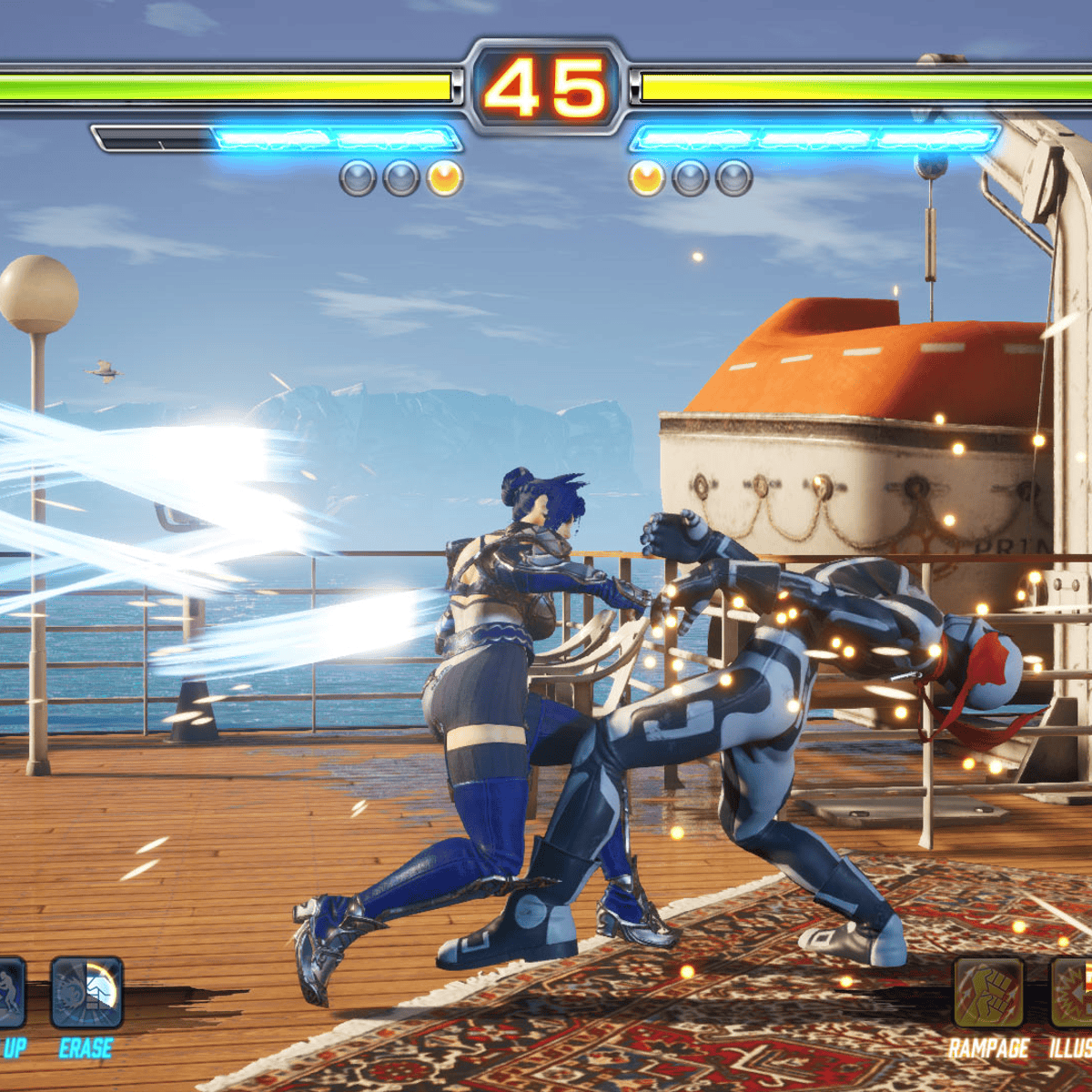Image resolution: width=1092 pixels, height=1092 pixels.
Task: Click the partly visible Illusion Gougi icon
Action: pos(1074,993)
